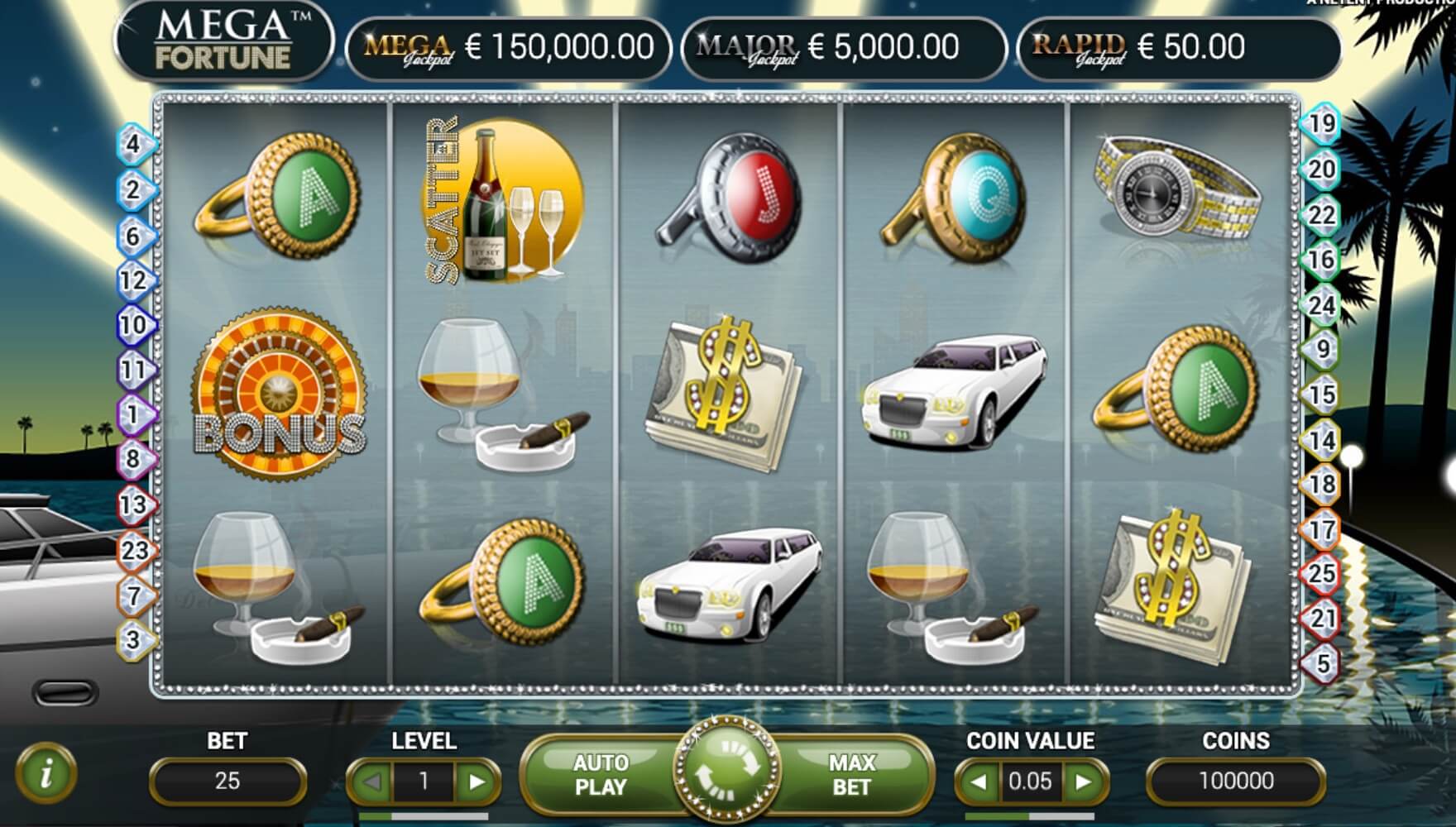Place the Max Bet
The width and height of the screenshot is (1456, 827).
point(852,775)
